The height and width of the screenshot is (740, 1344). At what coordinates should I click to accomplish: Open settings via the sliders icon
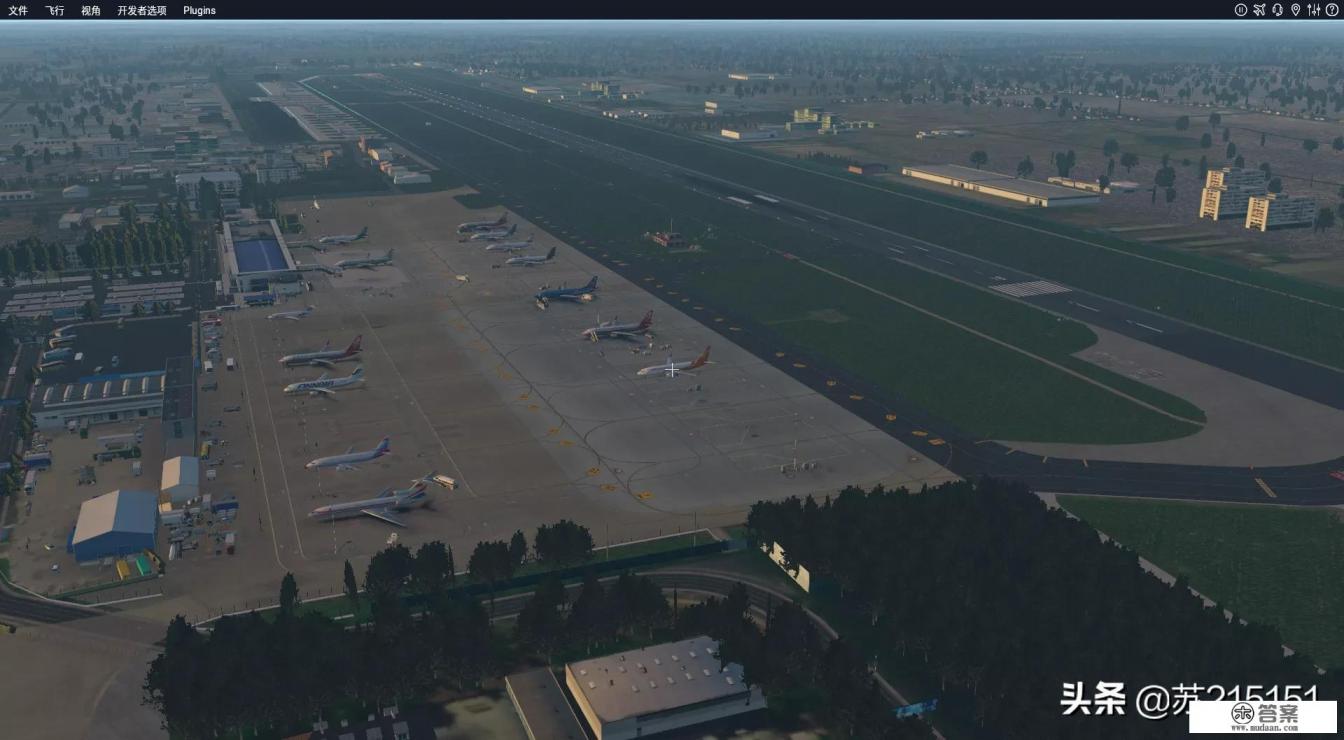click(1313, 10)
